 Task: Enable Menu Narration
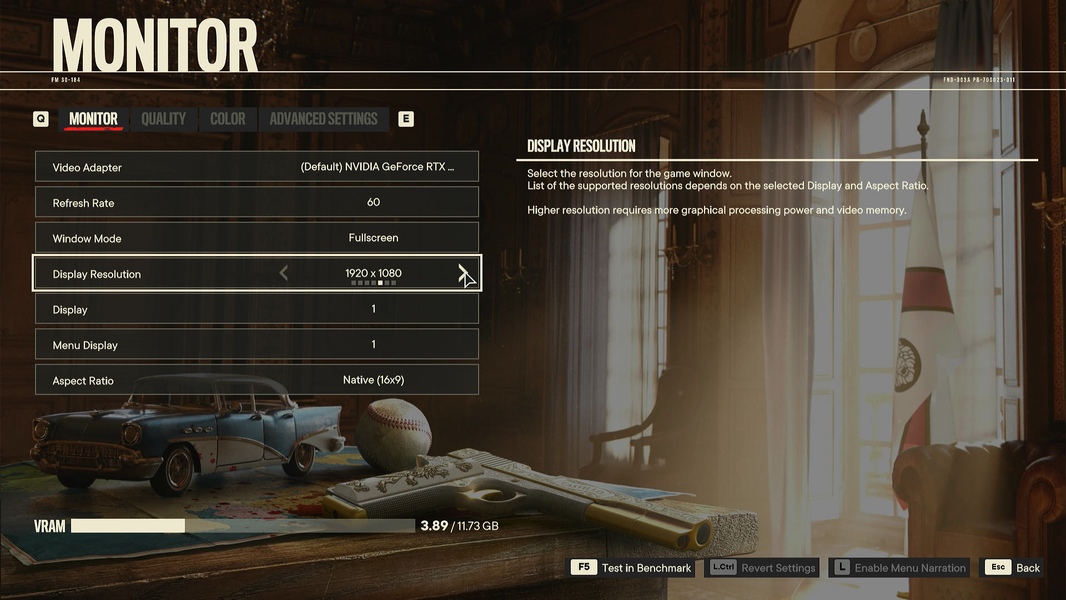coord(900,568)
